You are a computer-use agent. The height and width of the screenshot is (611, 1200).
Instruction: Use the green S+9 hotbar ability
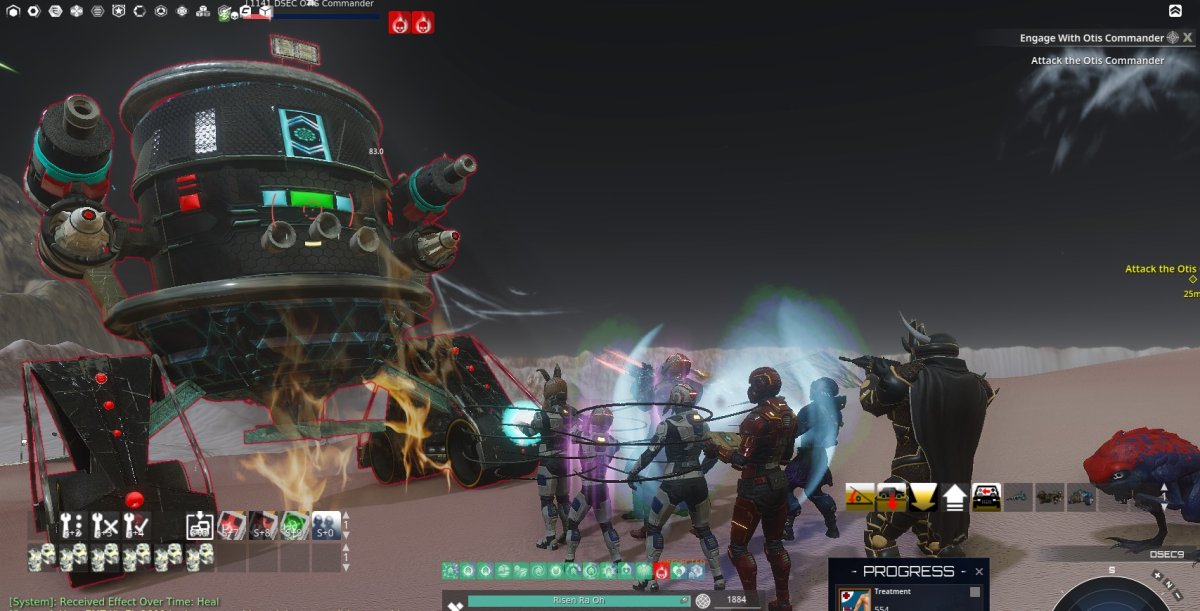click(293, 525)
